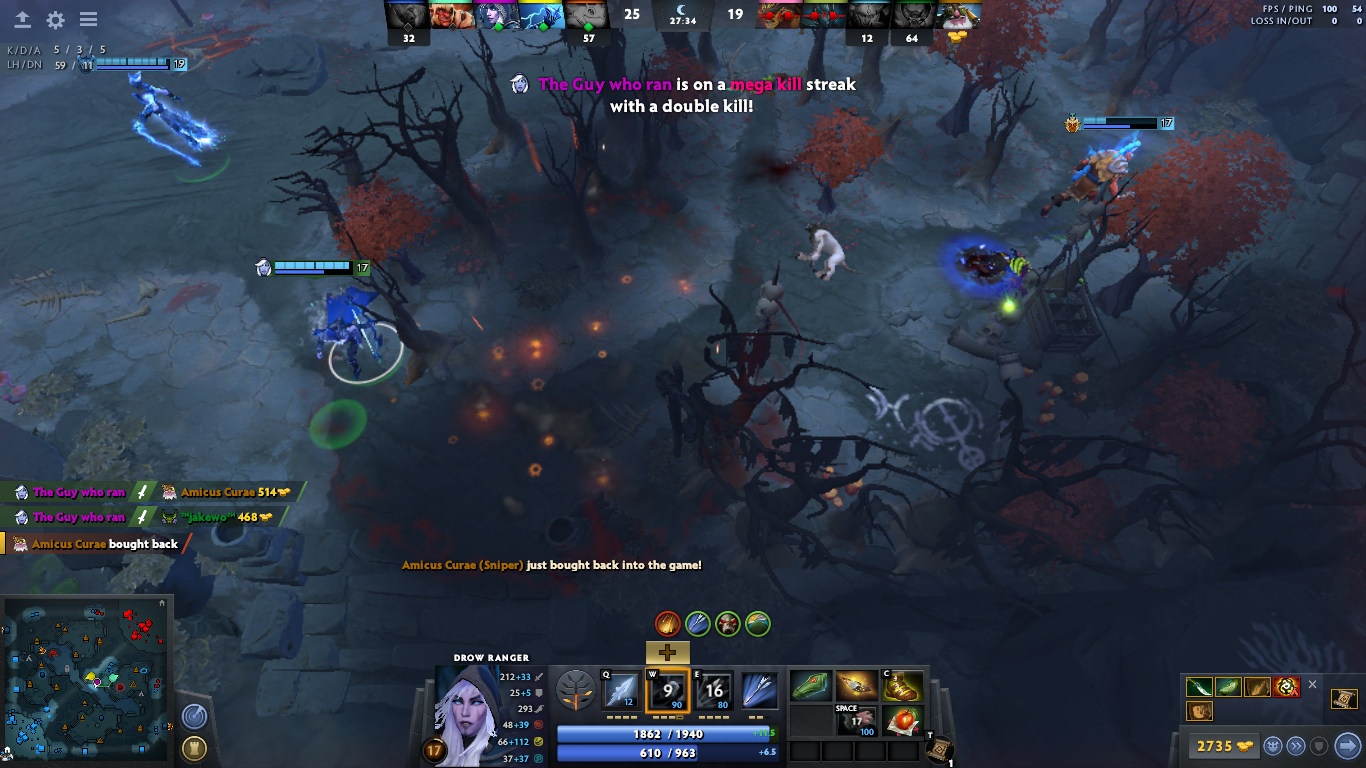The width and height of the screenshot is (1366, 768).
Task: Level up ability with gold plus button
Action: [x=668, y=653]
